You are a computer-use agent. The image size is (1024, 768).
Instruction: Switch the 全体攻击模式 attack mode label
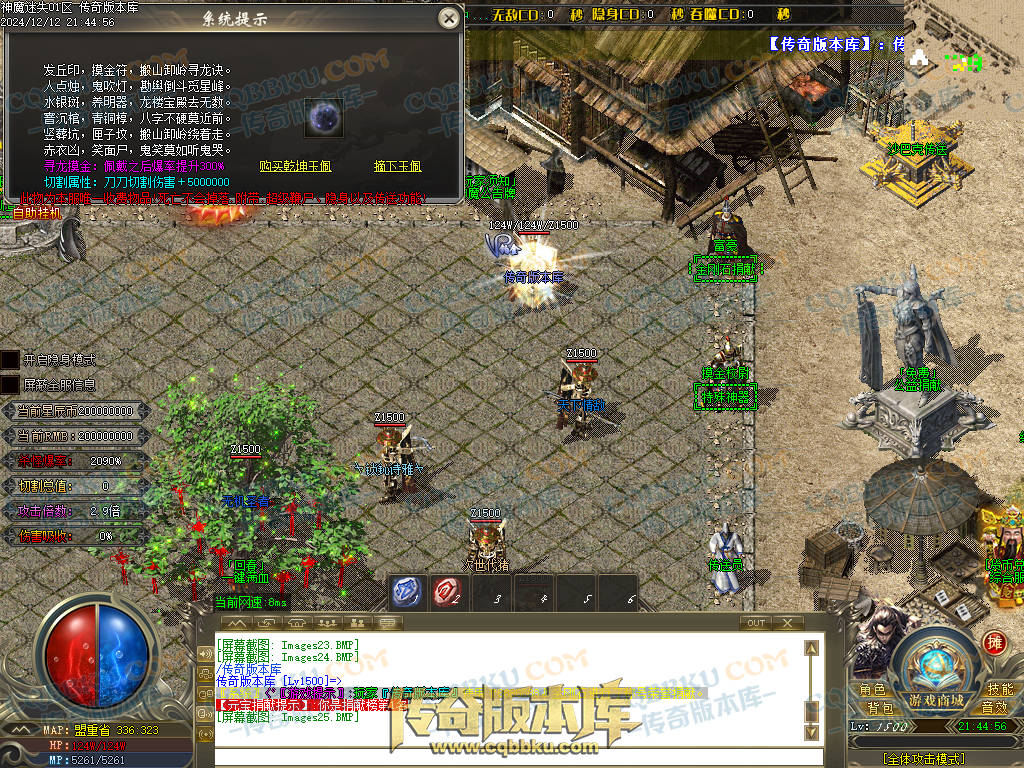click(923, 759)
